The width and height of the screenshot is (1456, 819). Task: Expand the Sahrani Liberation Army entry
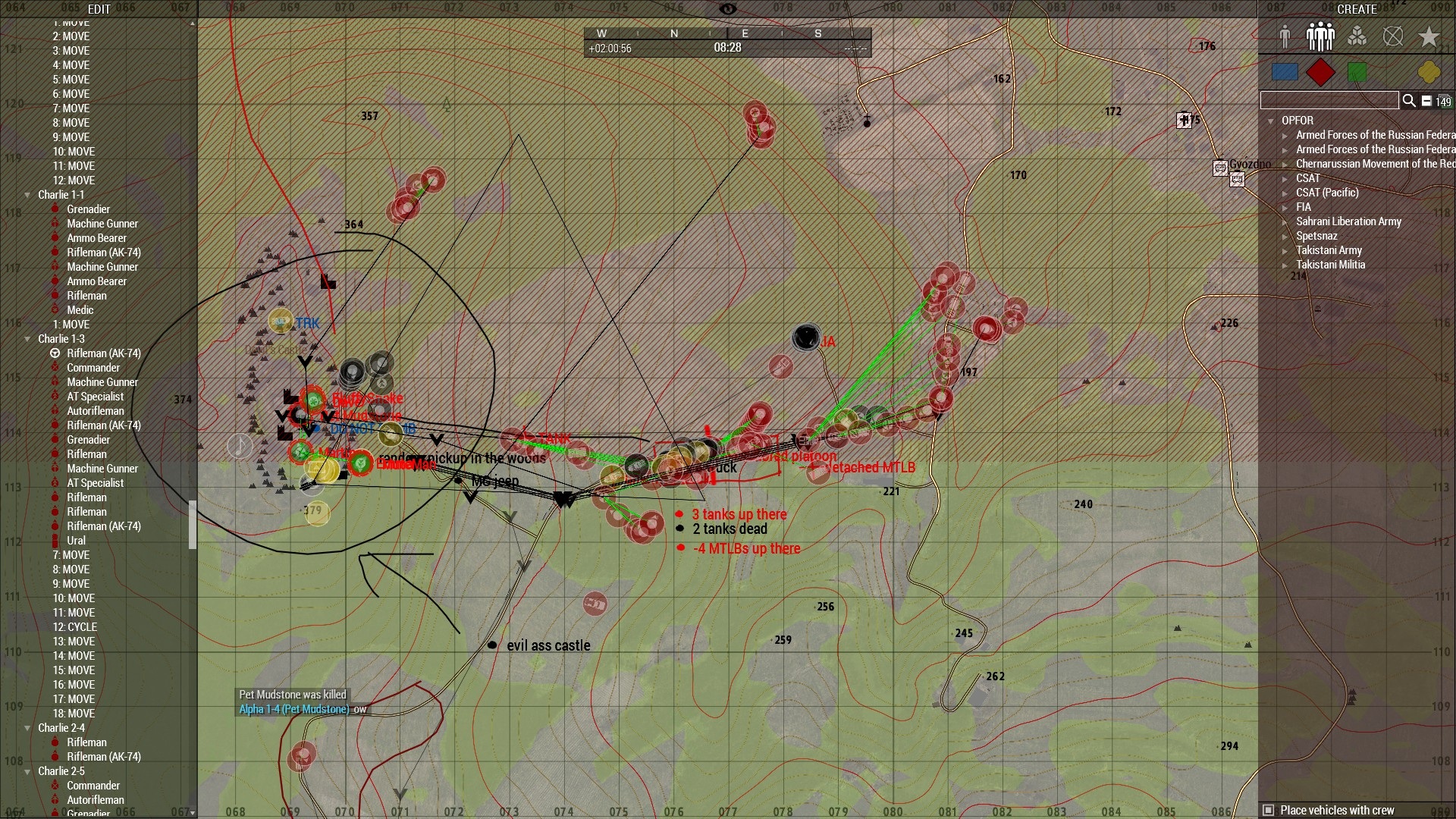1285,221
